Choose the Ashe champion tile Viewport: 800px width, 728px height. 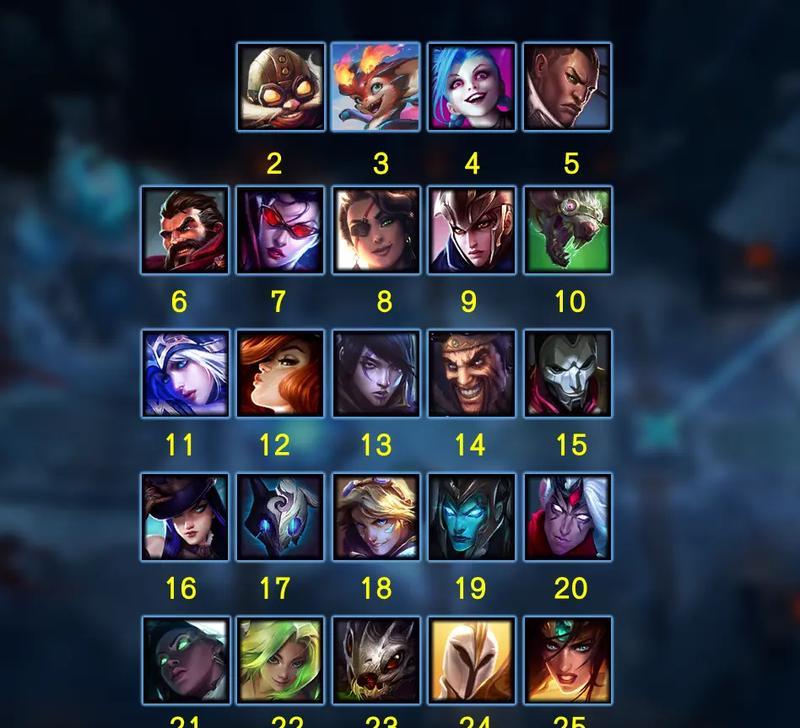click(x=185, y=374)
